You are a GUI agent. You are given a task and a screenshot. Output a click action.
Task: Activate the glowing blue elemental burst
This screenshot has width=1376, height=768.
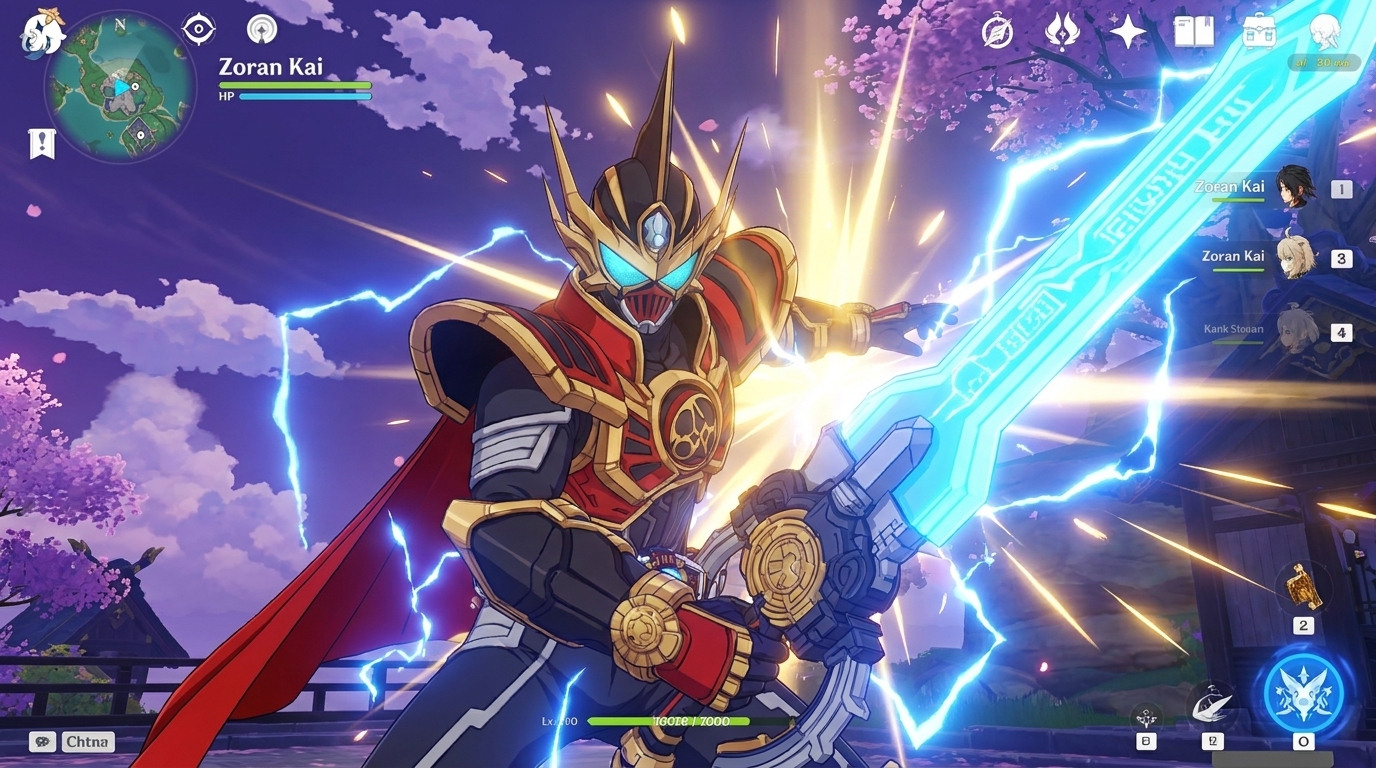(1302, 690)
